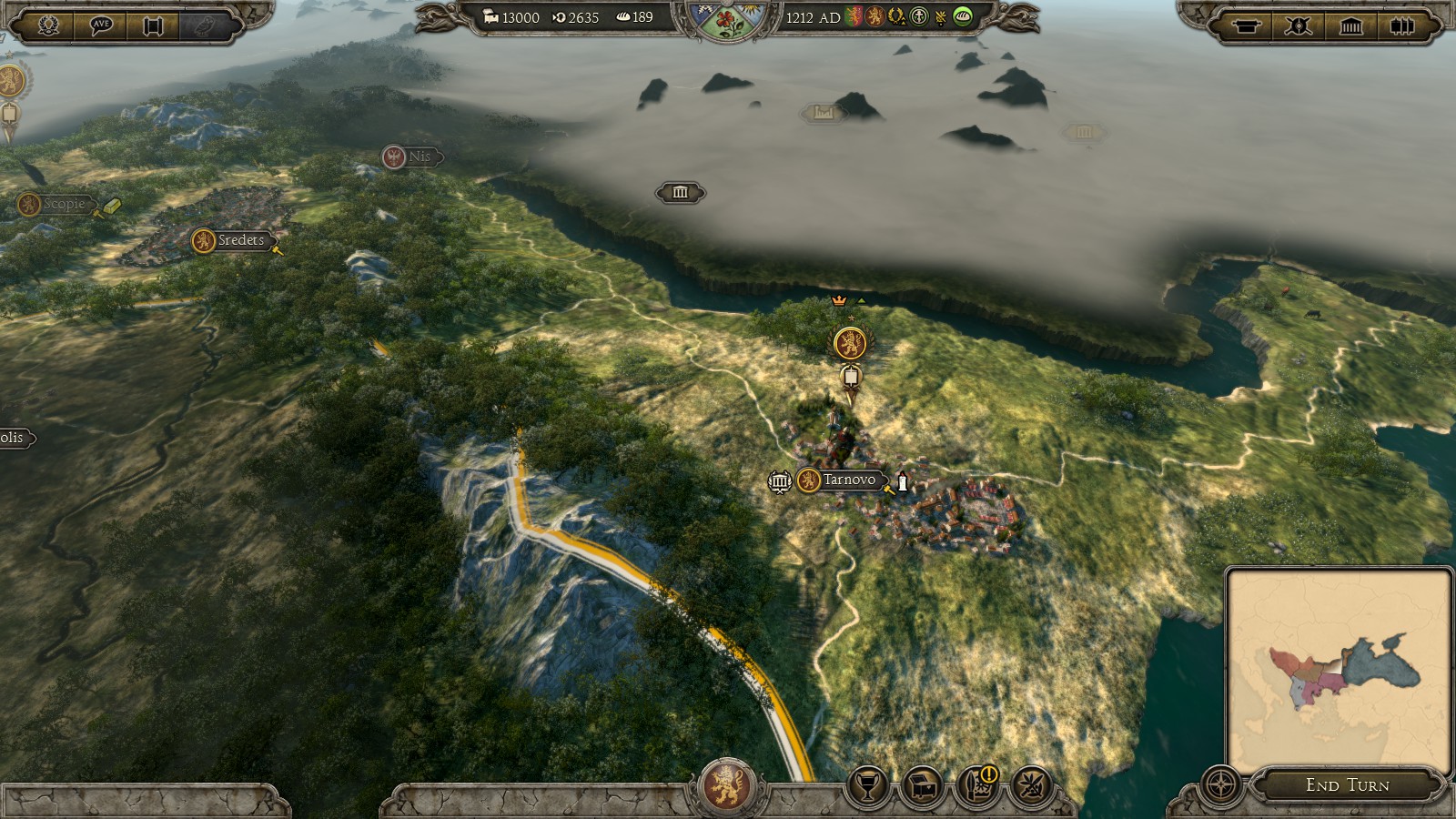Viewport: 1456px width, 819px height.
Task: Select the Sredets settlement label
Action: coord(240,240)
